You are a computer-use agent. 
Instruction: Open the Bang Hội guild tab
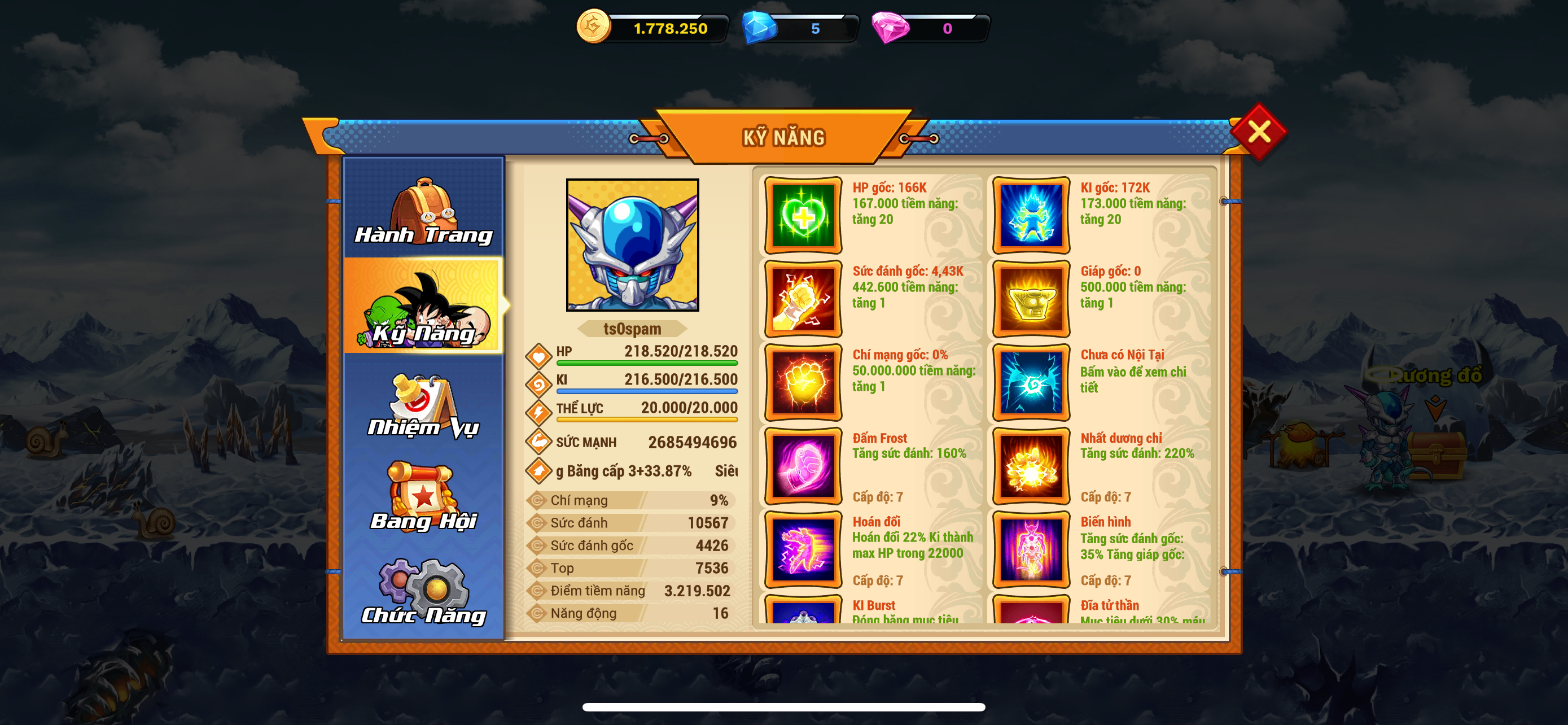pyautogui.click(x=424, y=497)
